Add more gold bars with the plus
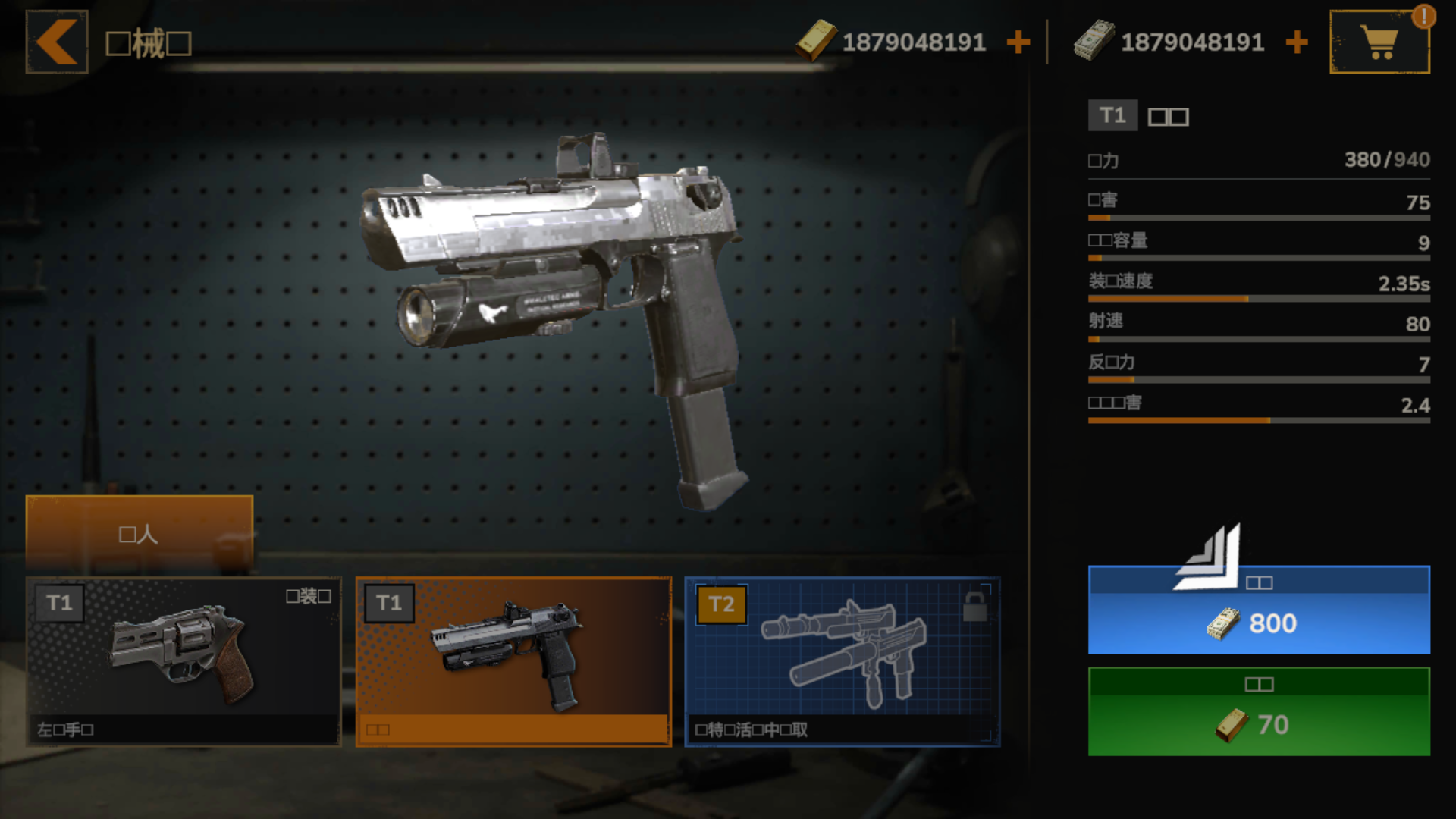 coord(1018,42)
